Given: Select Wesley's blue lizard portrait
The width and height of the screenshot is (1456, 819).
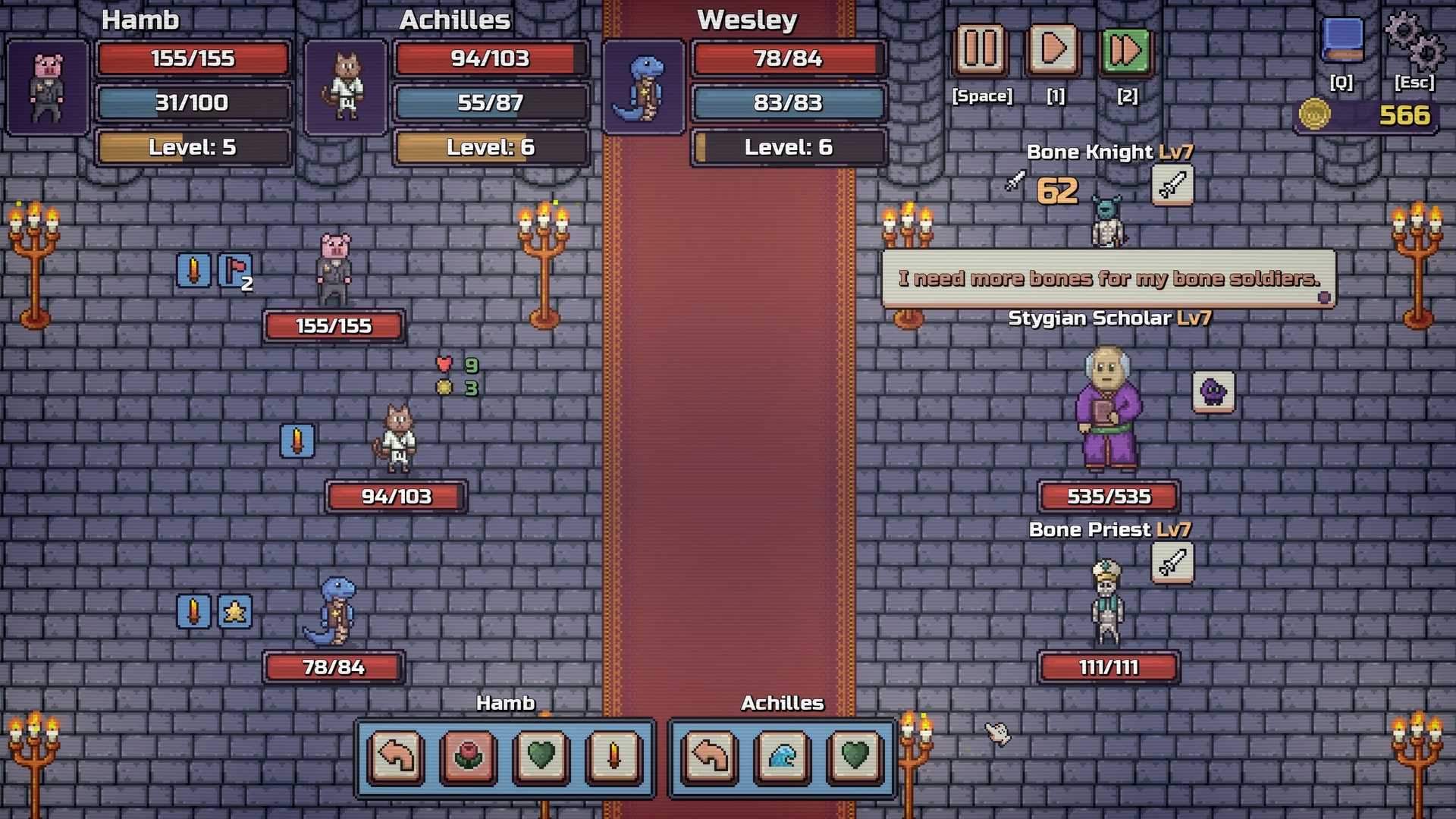Looking at the screenshot, I should (643, 88).
